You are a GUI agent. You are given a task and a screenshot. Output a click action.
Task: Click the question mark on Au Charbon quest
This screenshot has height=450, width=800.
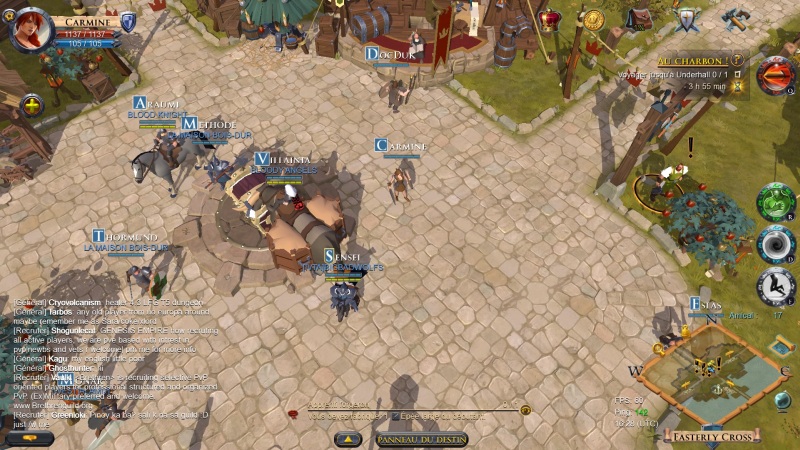pyautogui.click(x=737, y=59)
